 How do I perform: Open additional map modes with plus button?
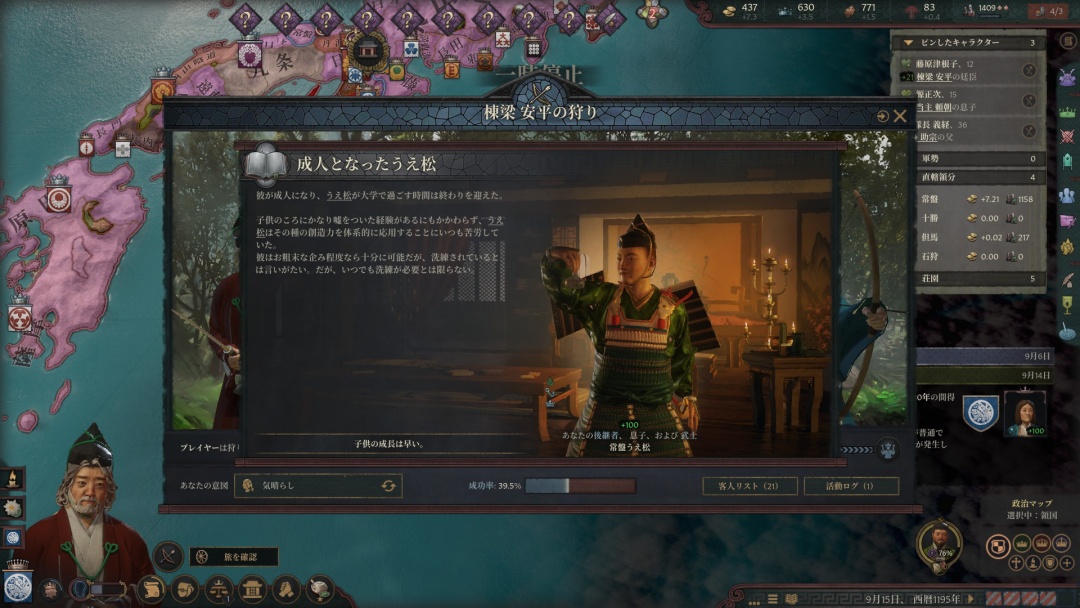click(x=1067, y=563)
